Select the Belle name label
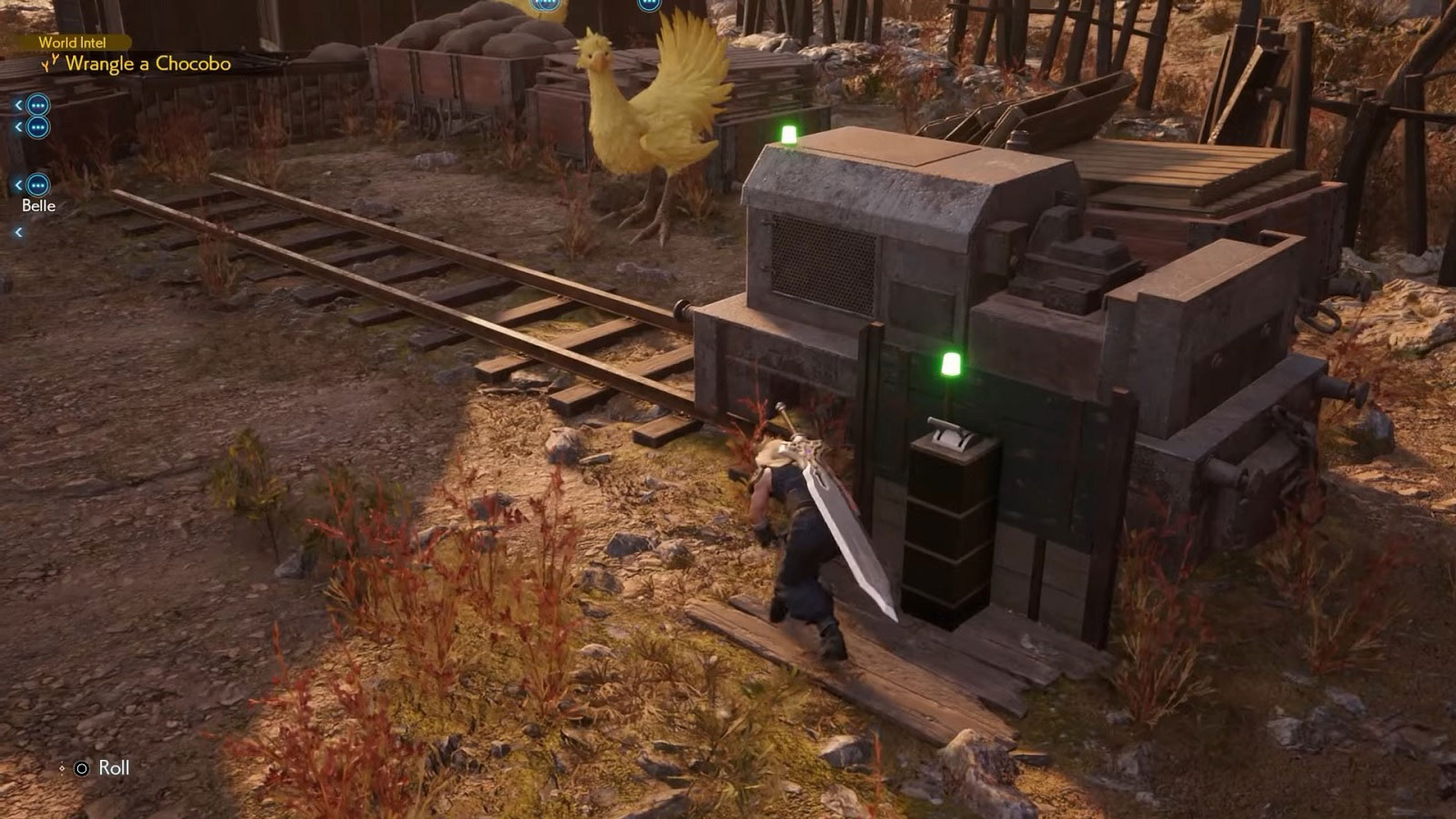1456x819 pixels. point(38,206)
